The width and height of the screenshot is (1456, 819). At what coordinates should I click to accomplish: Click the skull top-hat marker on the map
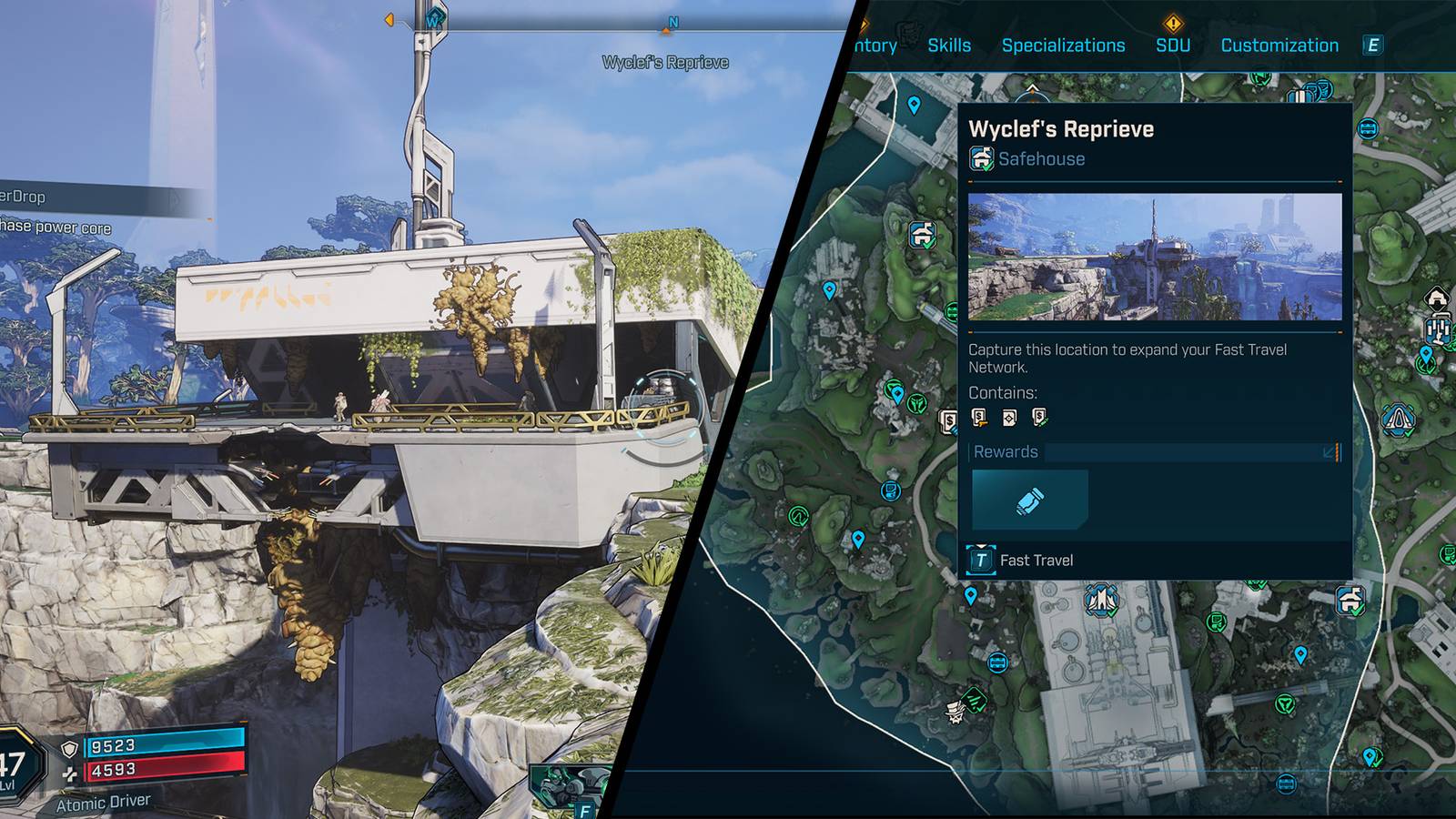(x=955, y=713)
